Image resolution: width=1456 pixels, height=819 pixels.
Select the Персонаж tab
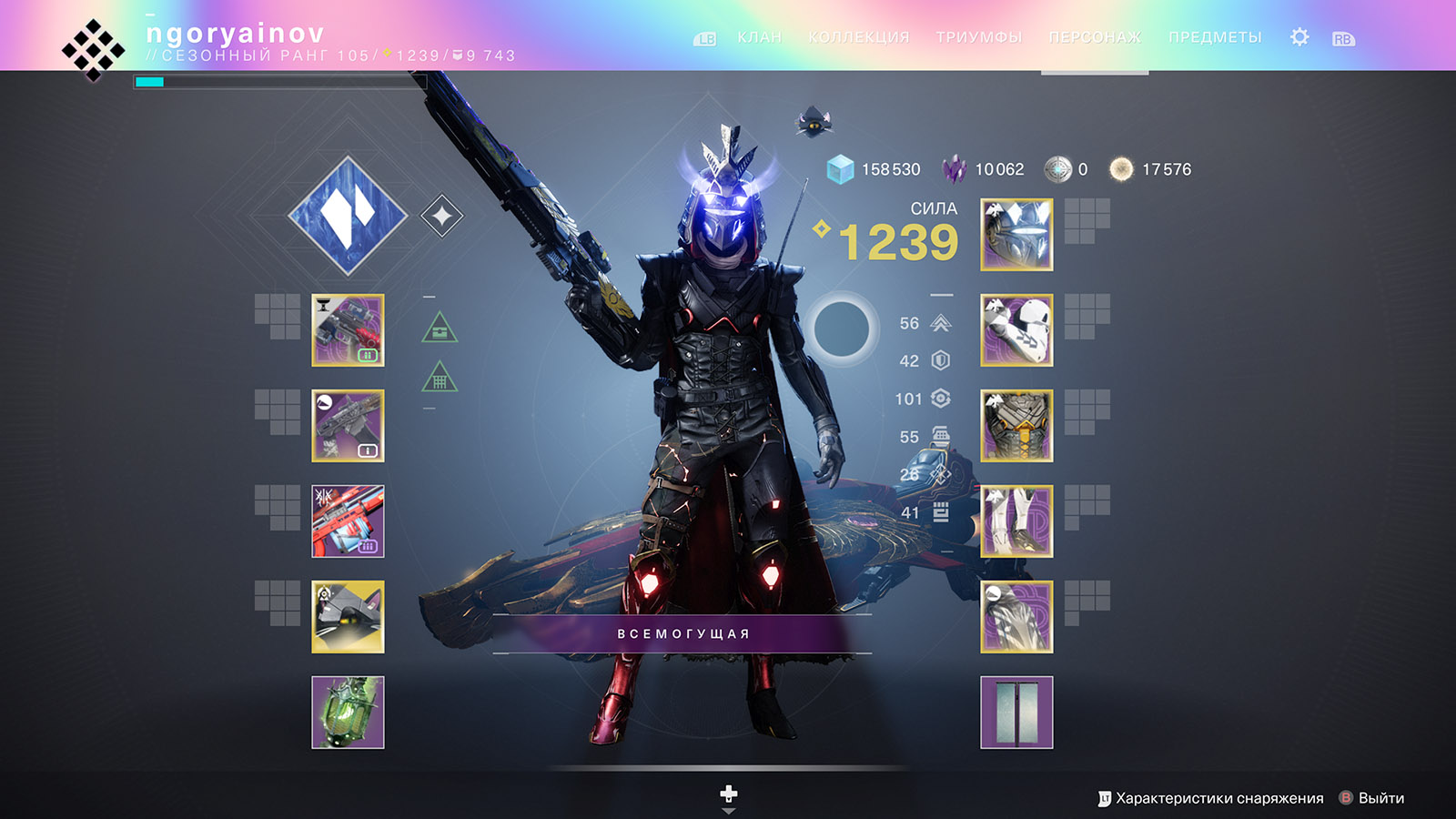1094,37
